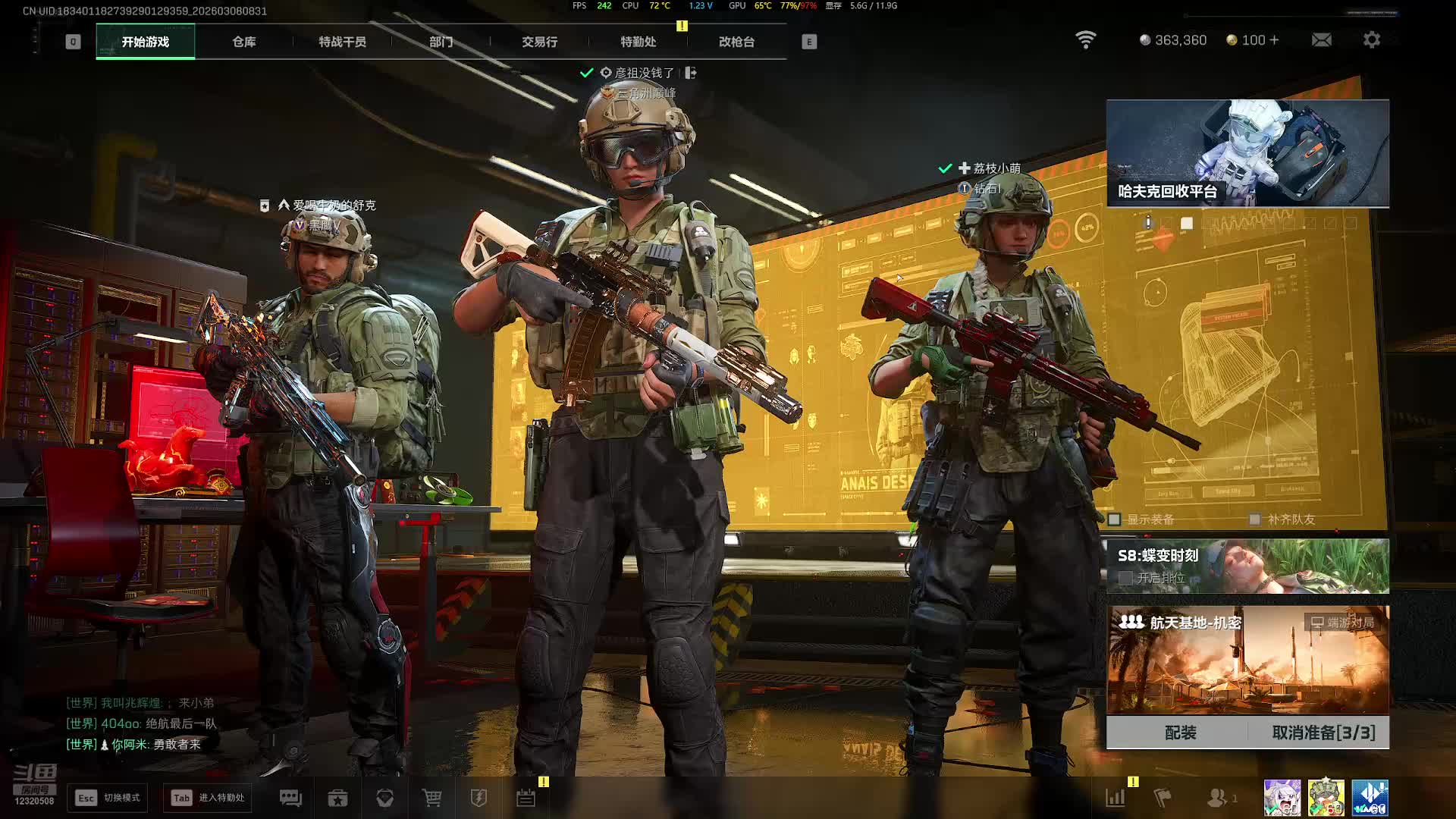Toggle the 补齐队友 checkbox
Image resolution: width=1456 pixels, height=819 pixels.
click(1255, 519)
